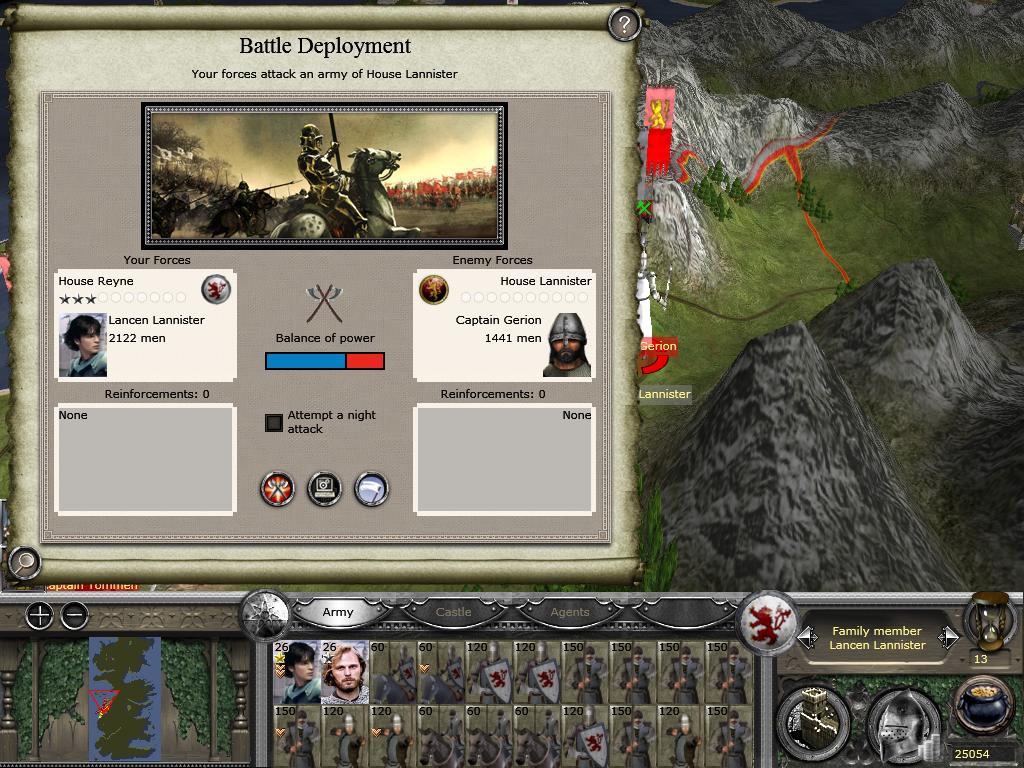Toggle the night attack checkbox
The width and height of the screenshot is (1024, 768).
(x=274, y=422)
